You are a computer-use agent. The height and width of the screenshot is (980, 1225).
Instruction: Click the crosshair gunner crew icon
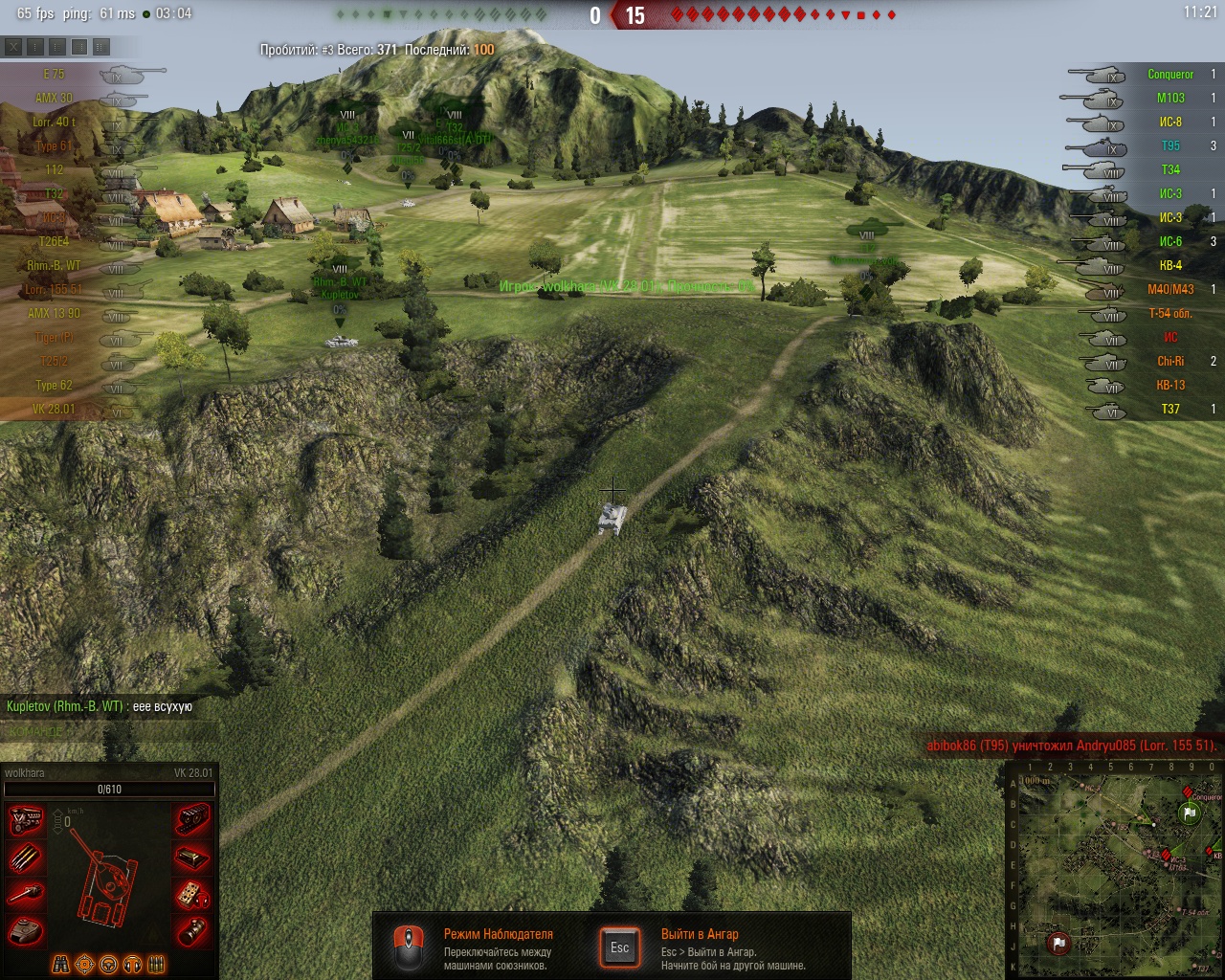click(x=84, y=964)
